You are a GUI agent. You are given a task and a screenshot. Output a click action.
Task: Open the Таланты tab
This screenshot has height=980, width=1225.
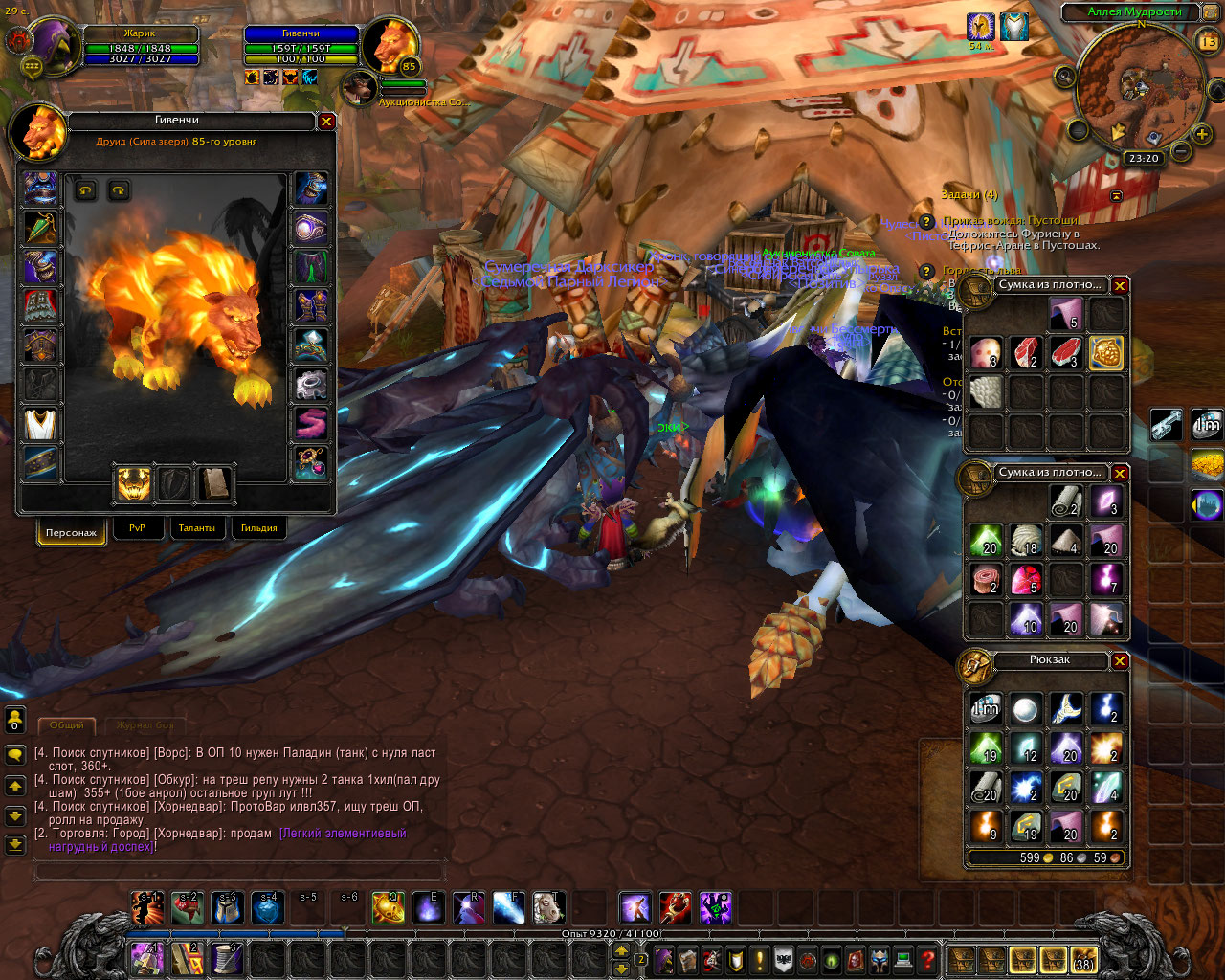click(x=196, y=528)
